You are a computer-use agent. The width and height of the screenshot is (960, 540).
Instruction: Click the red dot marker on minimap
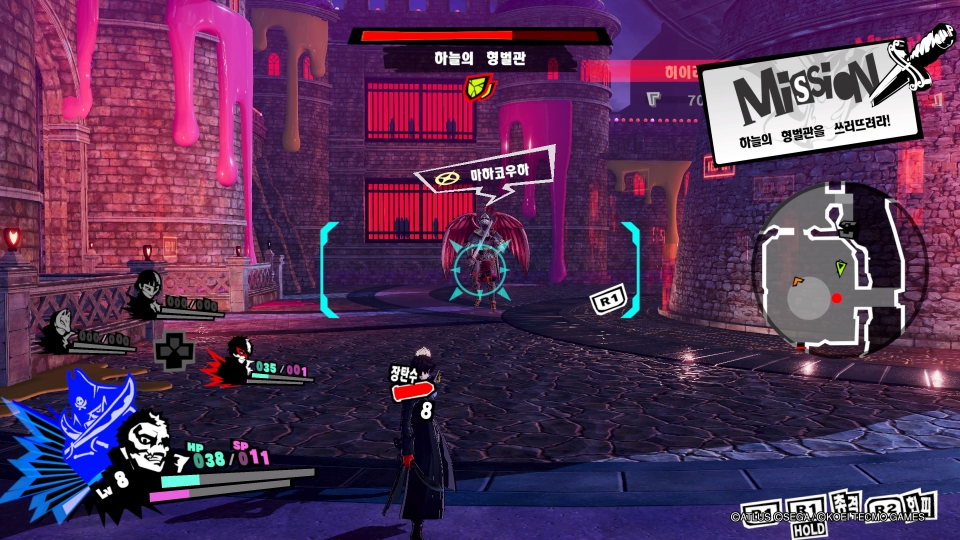point(837,298)
